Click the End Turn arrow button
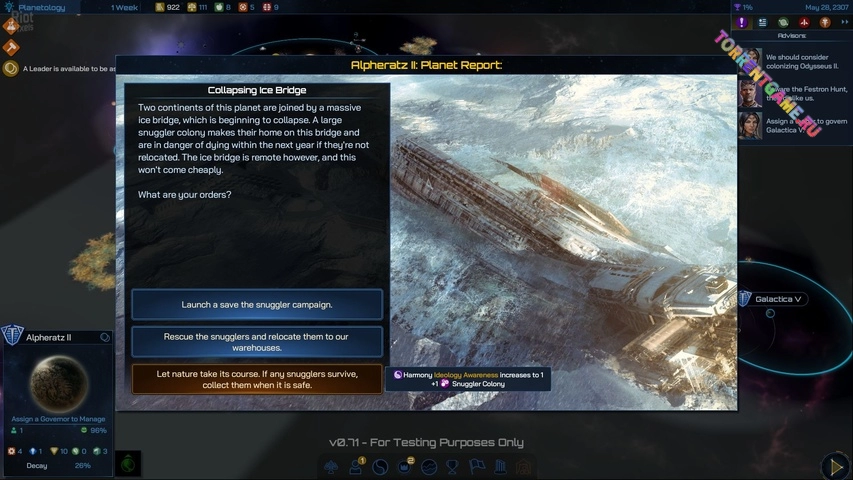The image size is (853, 480). (x=835, y=465)
